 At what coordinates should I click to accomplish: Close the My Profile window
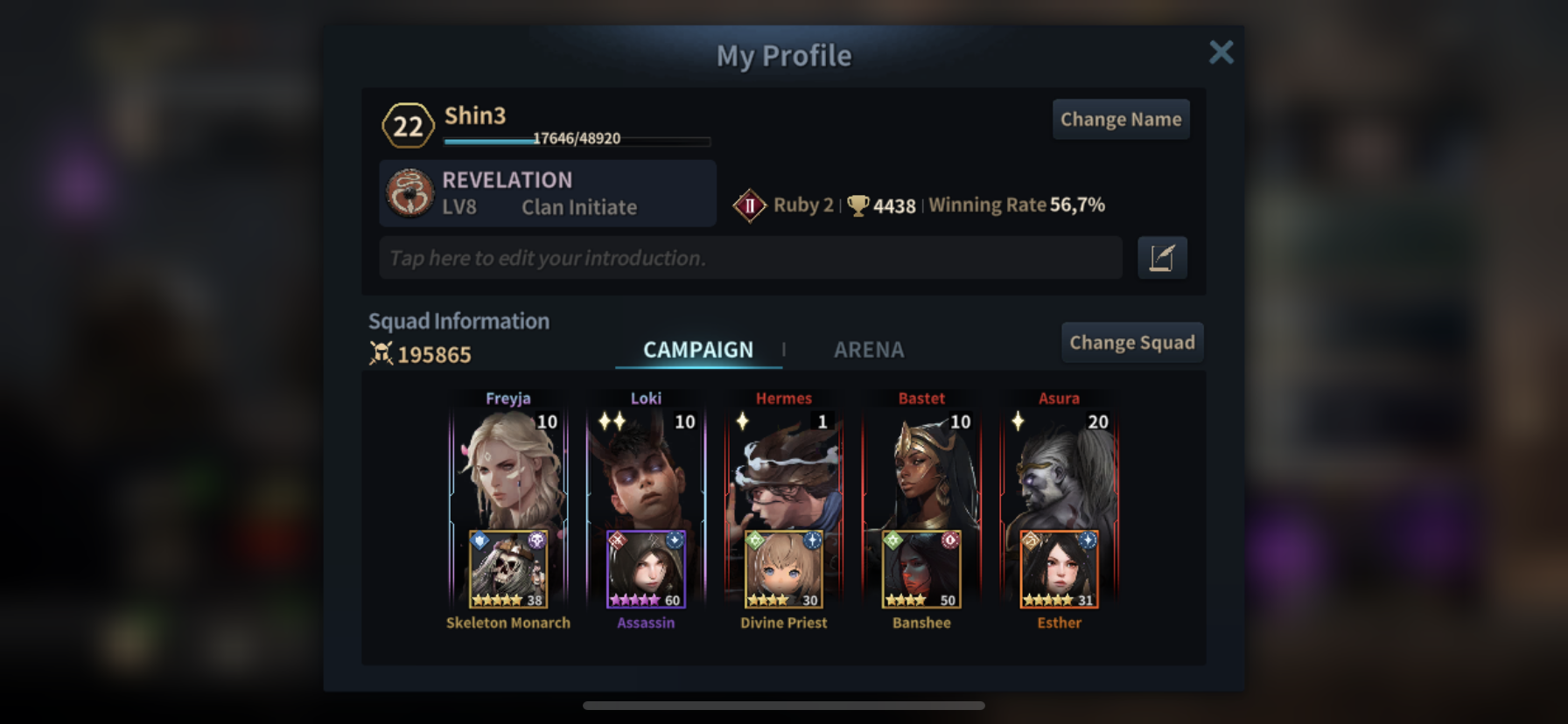1221,52
